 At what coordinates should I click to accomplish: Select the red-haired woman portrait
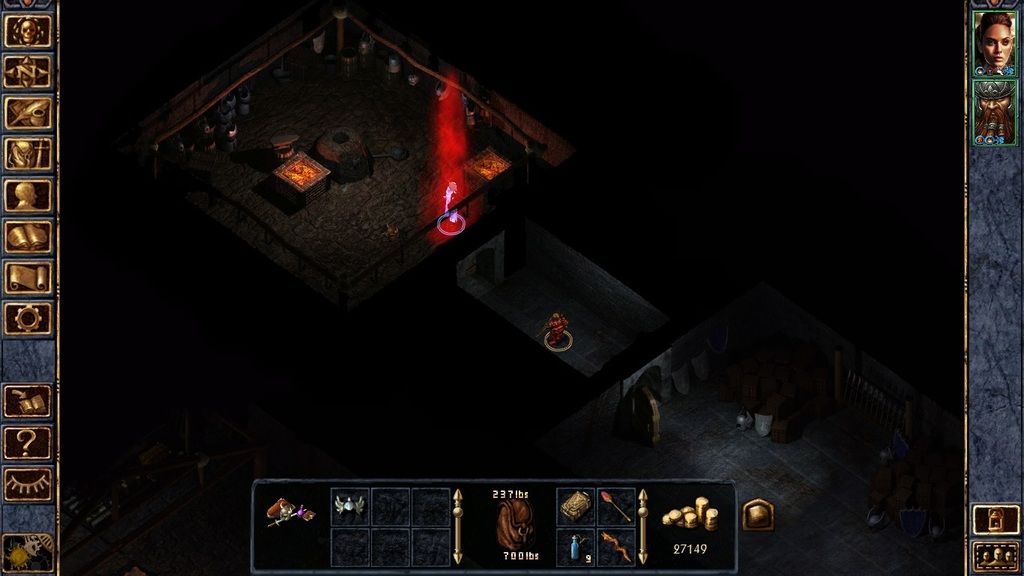[994, 43]
